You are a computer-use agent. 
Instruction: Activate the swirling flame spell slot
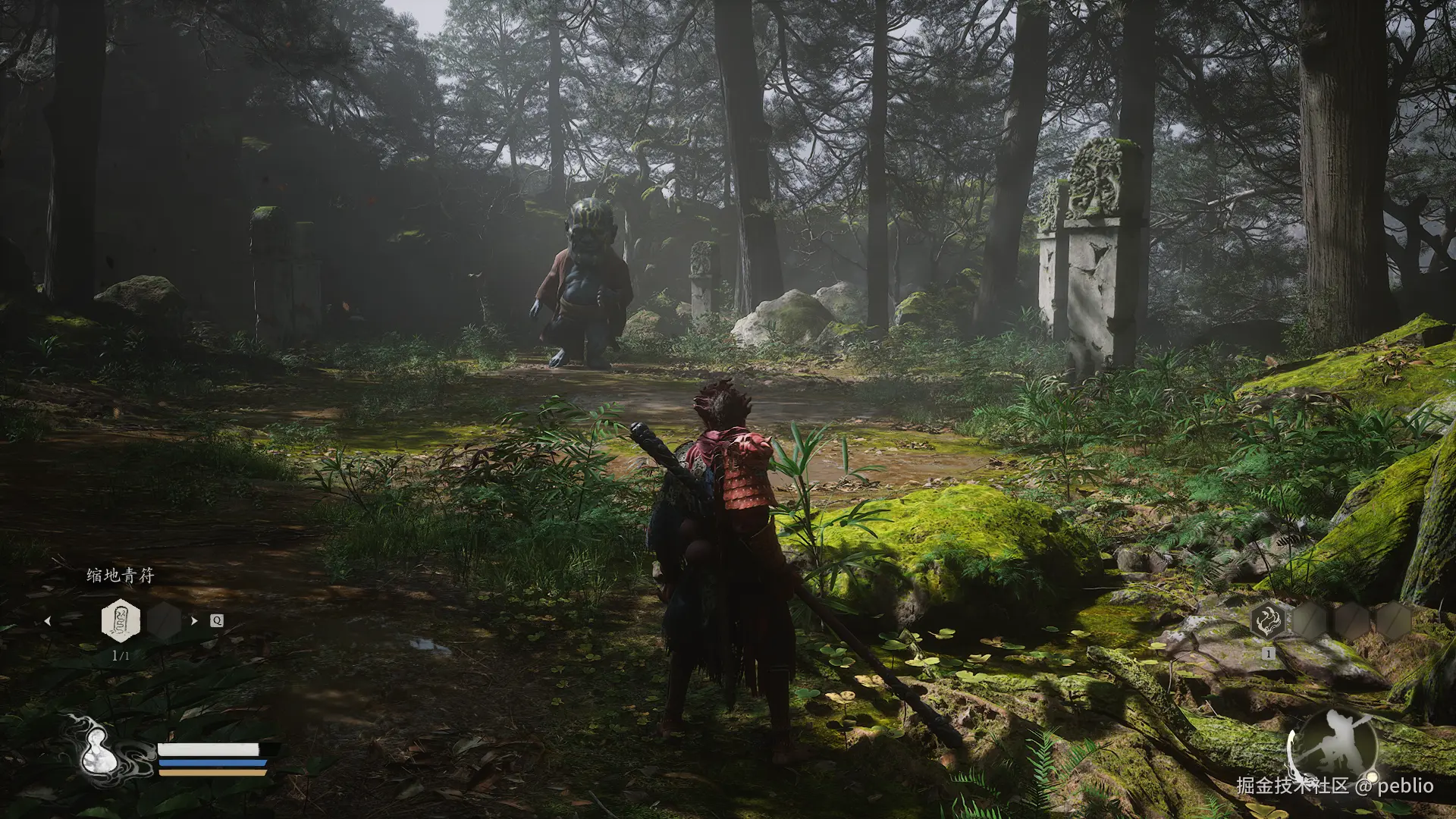(x=1268, y=622)
